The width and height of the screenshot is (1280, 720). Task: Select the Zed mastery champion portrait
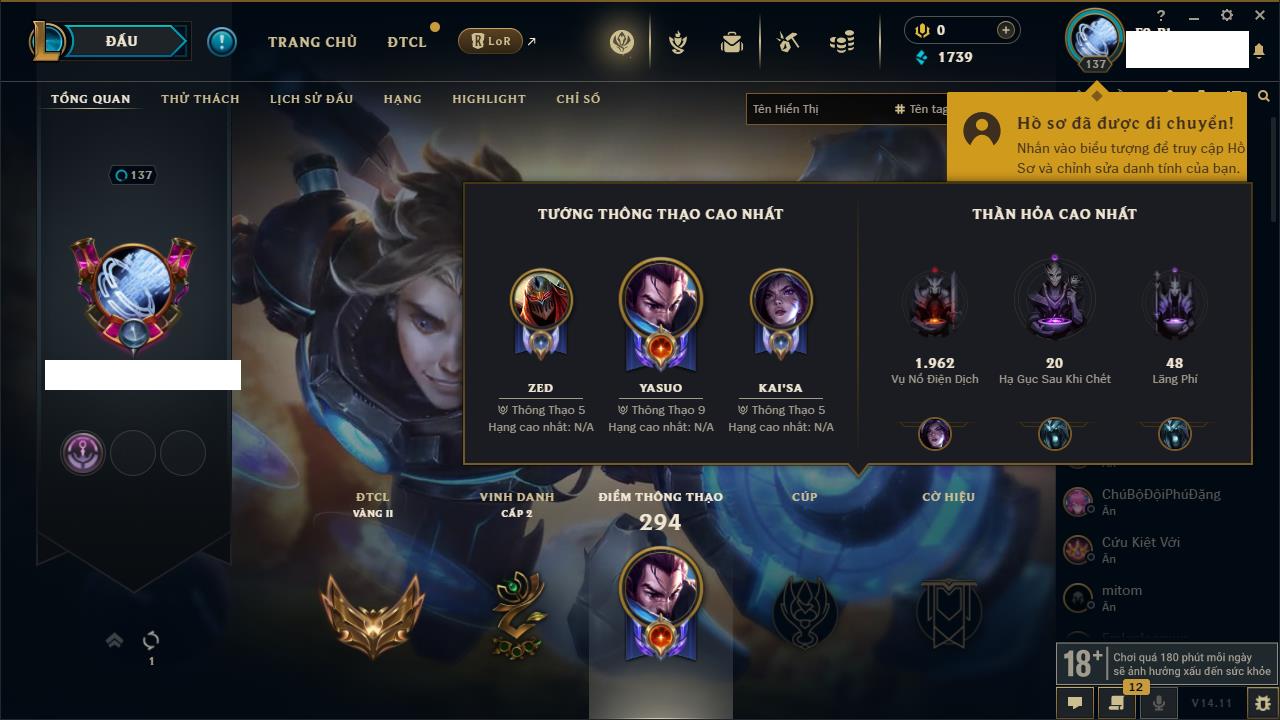pyautogui.click(x=541, y=300)
